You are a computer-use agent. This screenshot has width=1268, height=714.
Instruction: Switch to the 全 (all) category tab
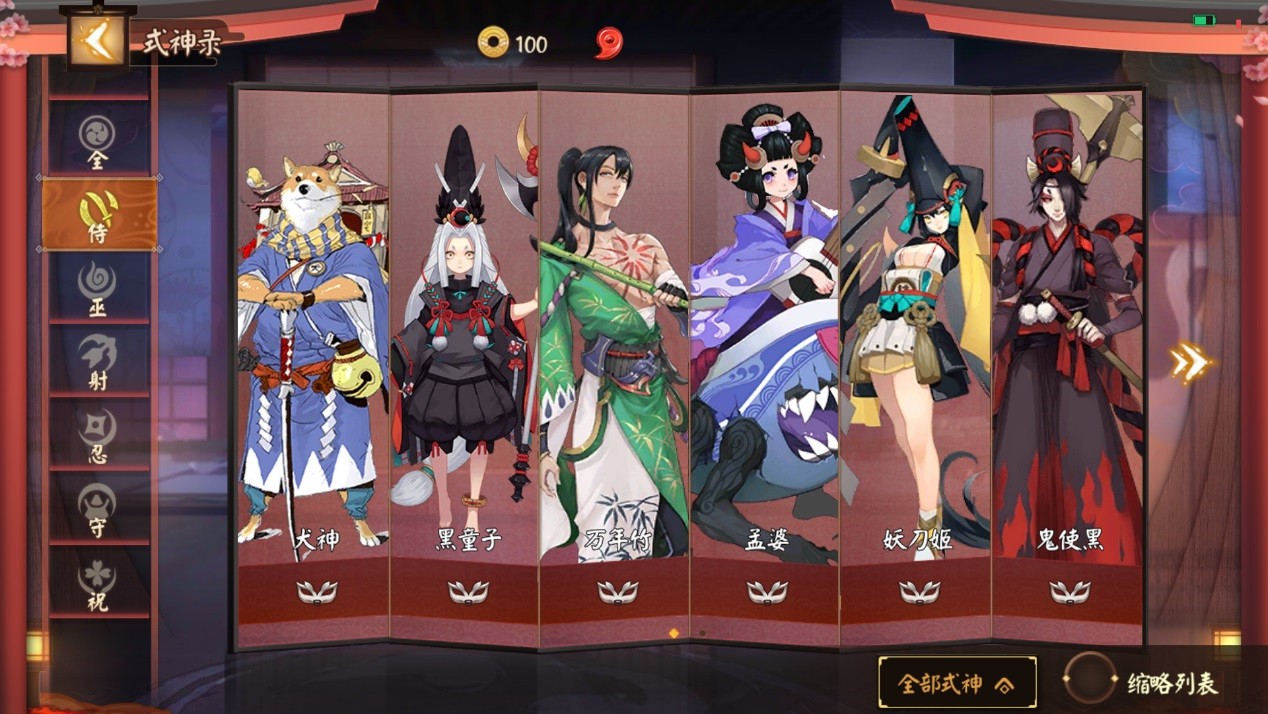click(x=98, y=142)
